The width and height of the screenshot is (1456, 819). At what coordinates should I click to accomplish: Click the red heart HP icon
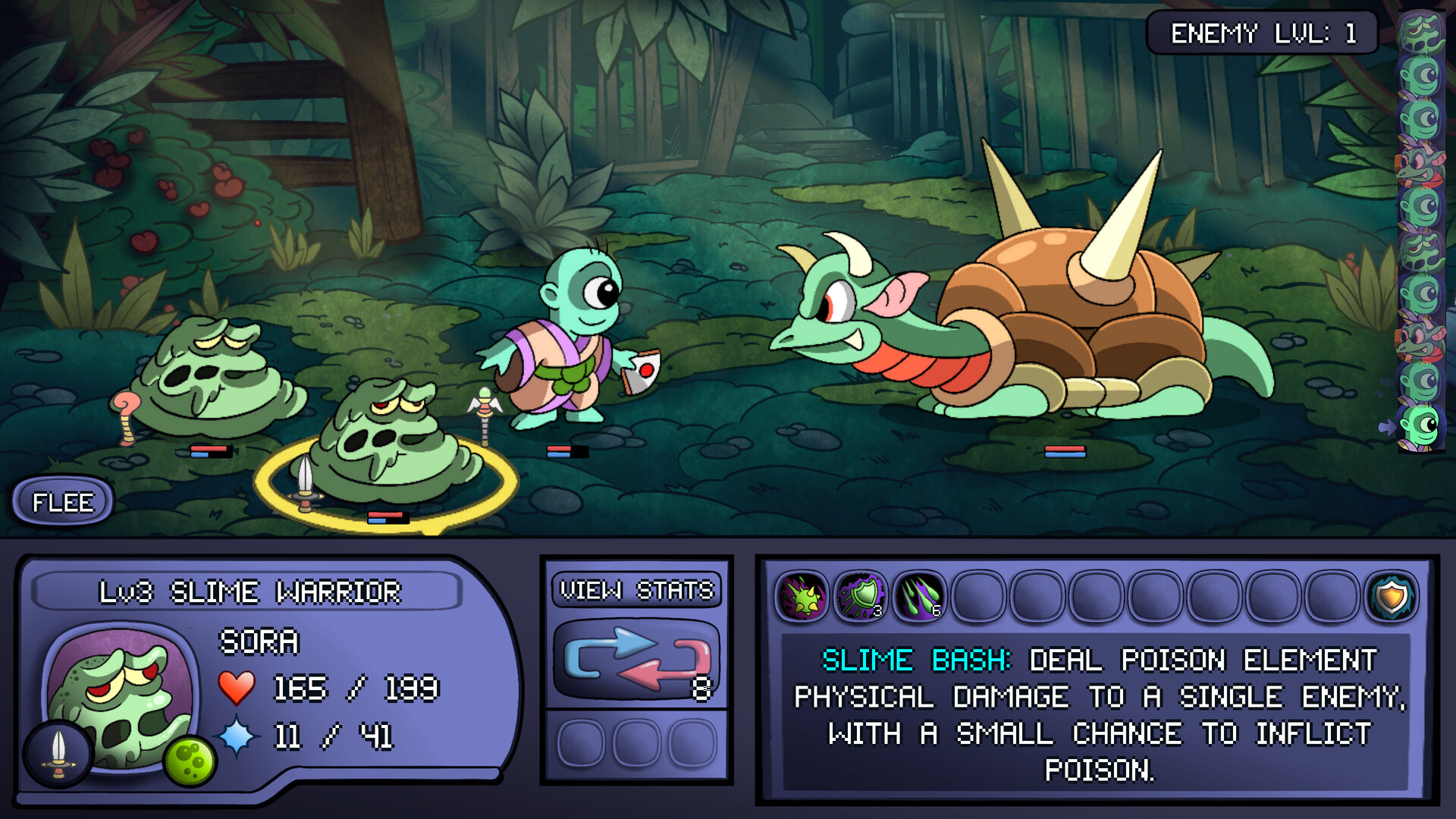236,689
